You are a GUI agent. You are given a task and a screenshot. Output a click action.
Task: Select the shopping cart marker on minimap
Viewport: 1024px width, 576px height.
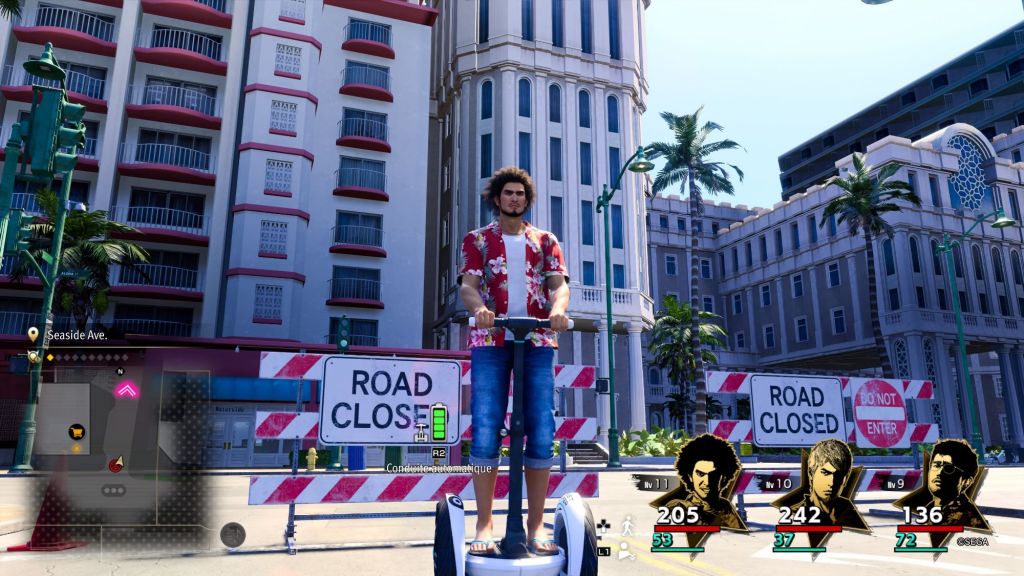[75, 432]
